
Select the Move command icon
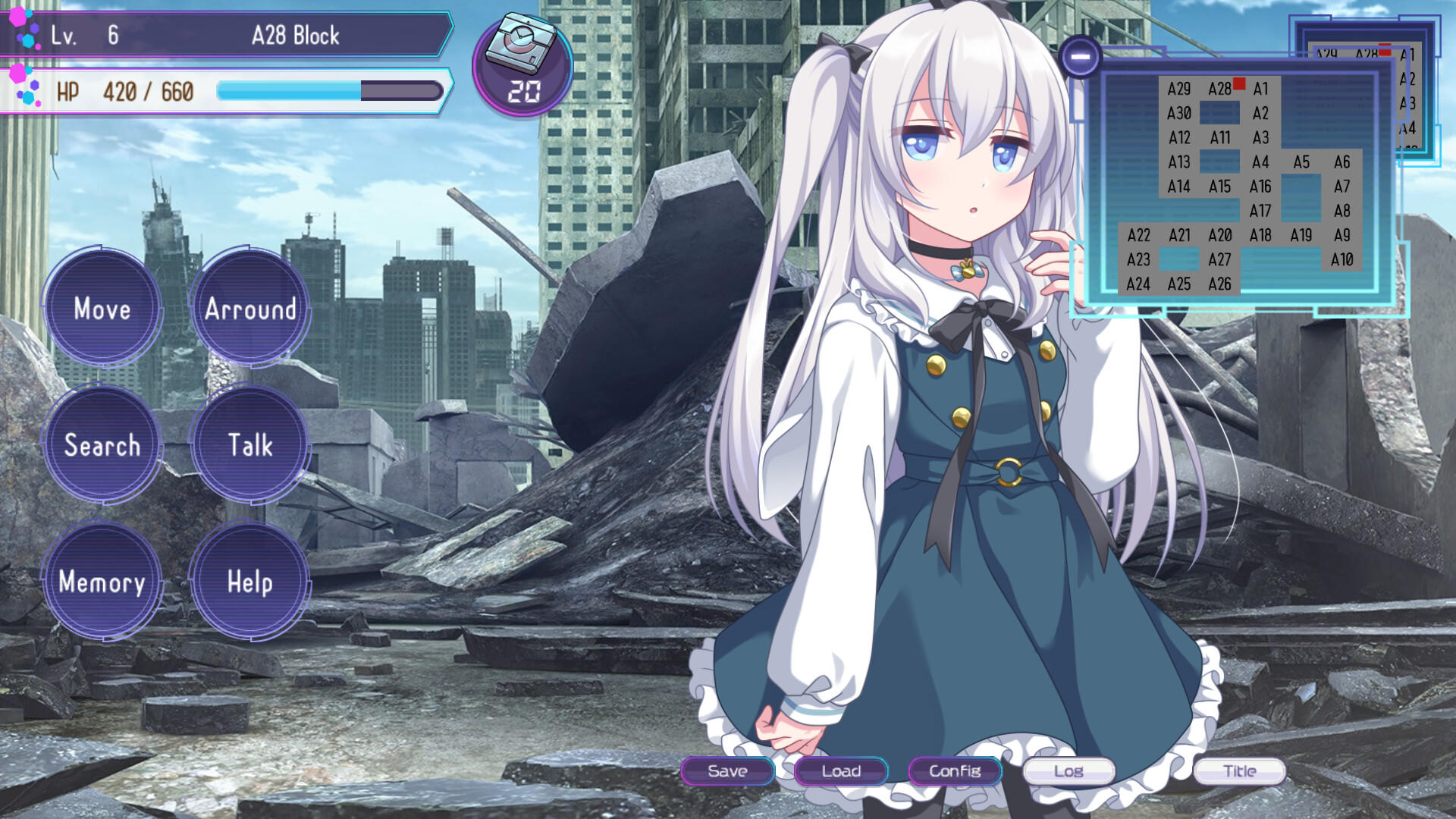point(104,309)
